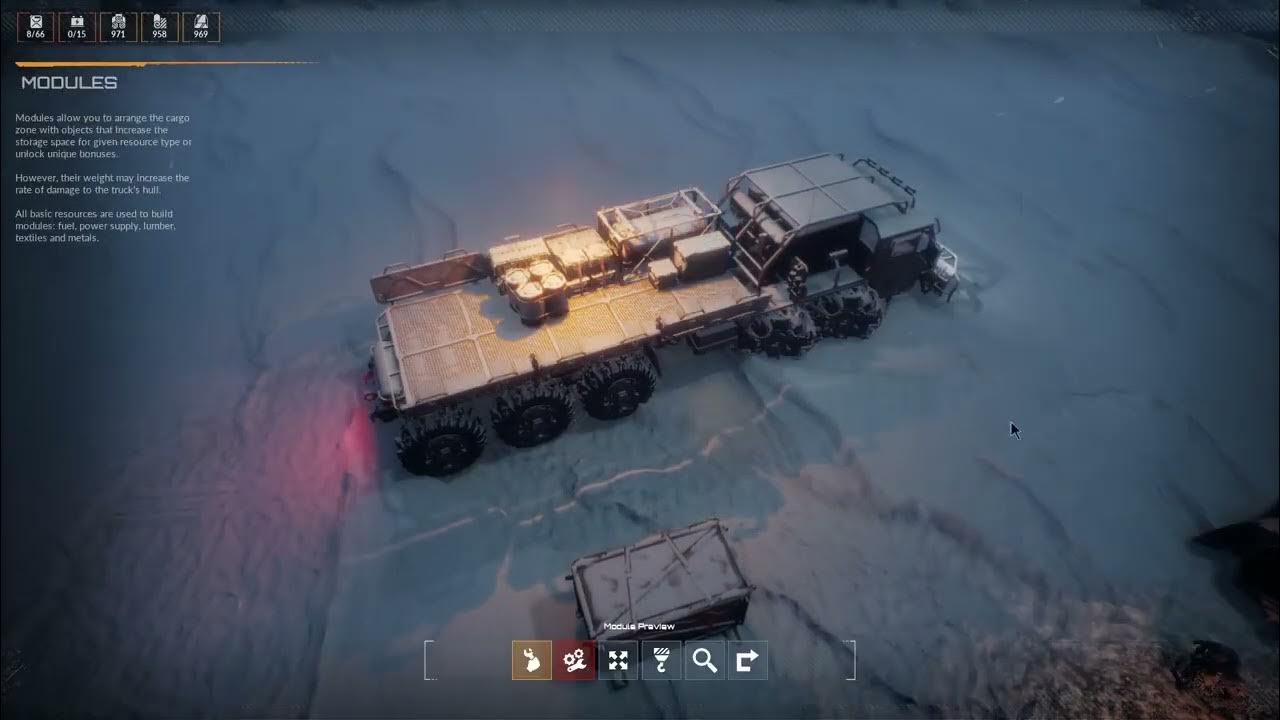1280x720 pixels.
Task: Use the magnifying glass inspection tool
Action: (704, 660)
